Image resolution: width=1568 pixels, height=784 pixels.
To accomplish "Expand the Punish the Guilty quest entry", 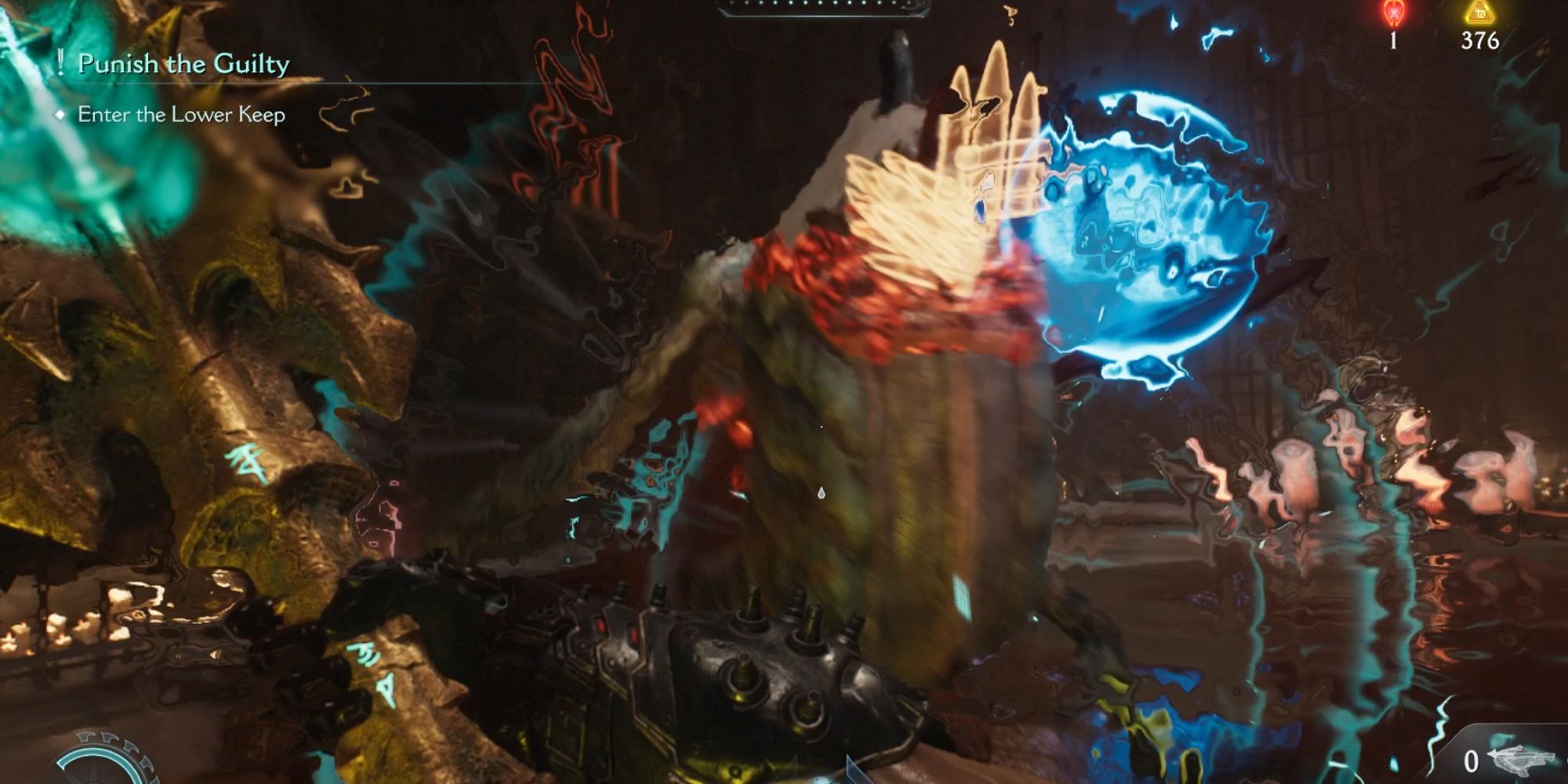I will coord(184,65).
